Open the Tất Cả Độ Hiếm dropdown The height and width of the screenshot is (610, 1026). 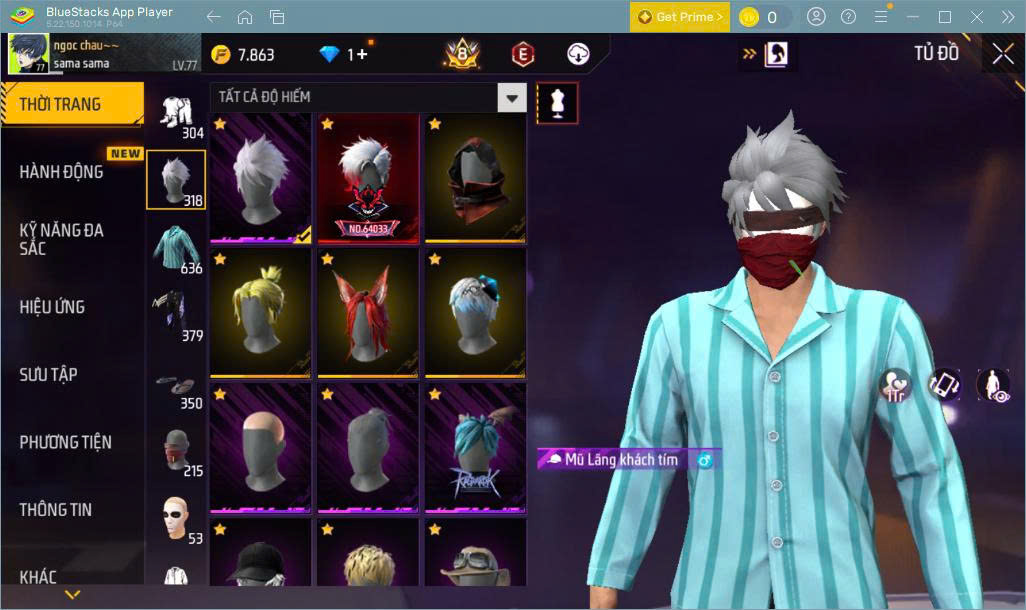[x=512, y=97]
